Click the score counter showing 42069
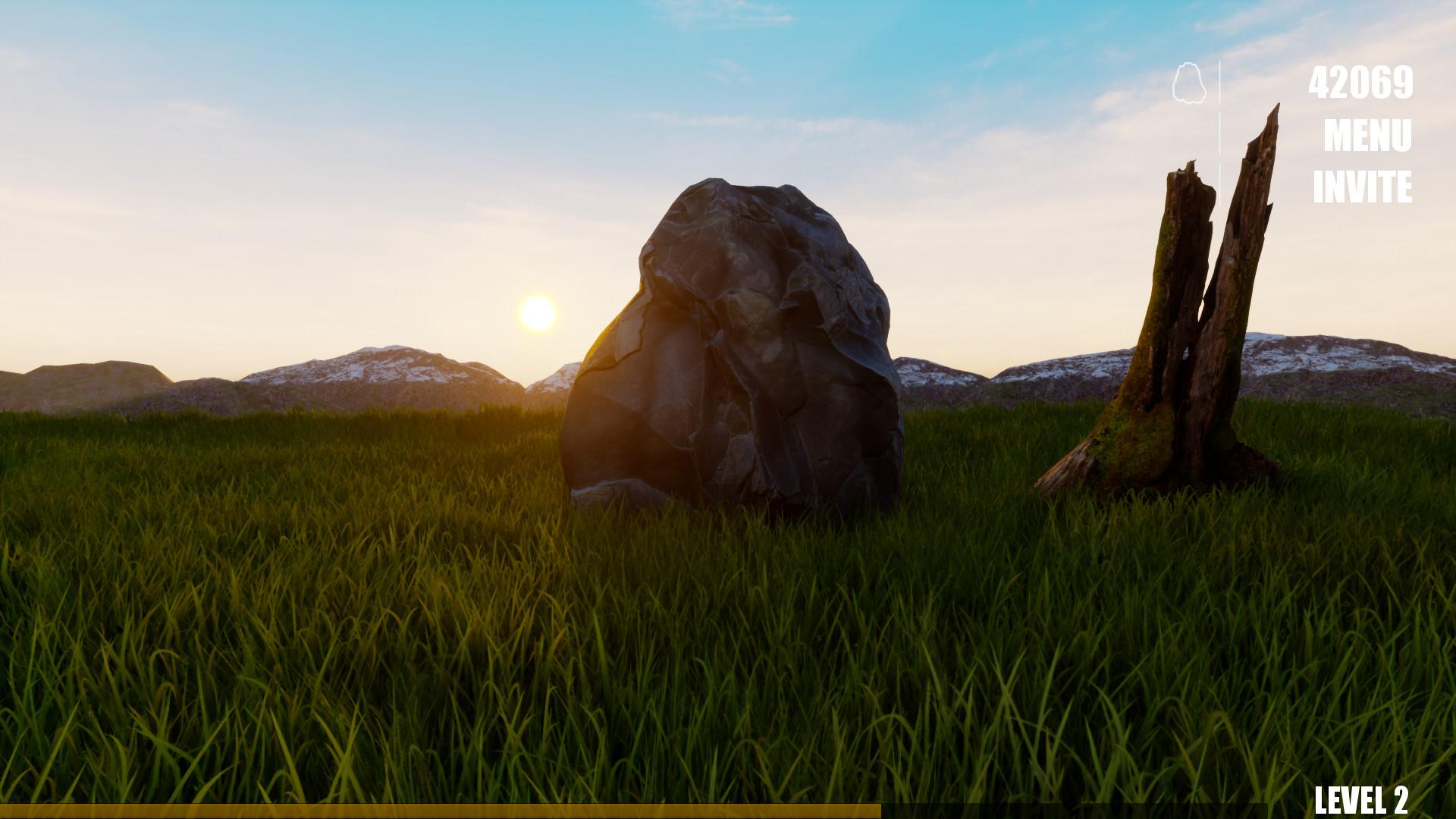1456x819 pixels. coord(1362,83)
